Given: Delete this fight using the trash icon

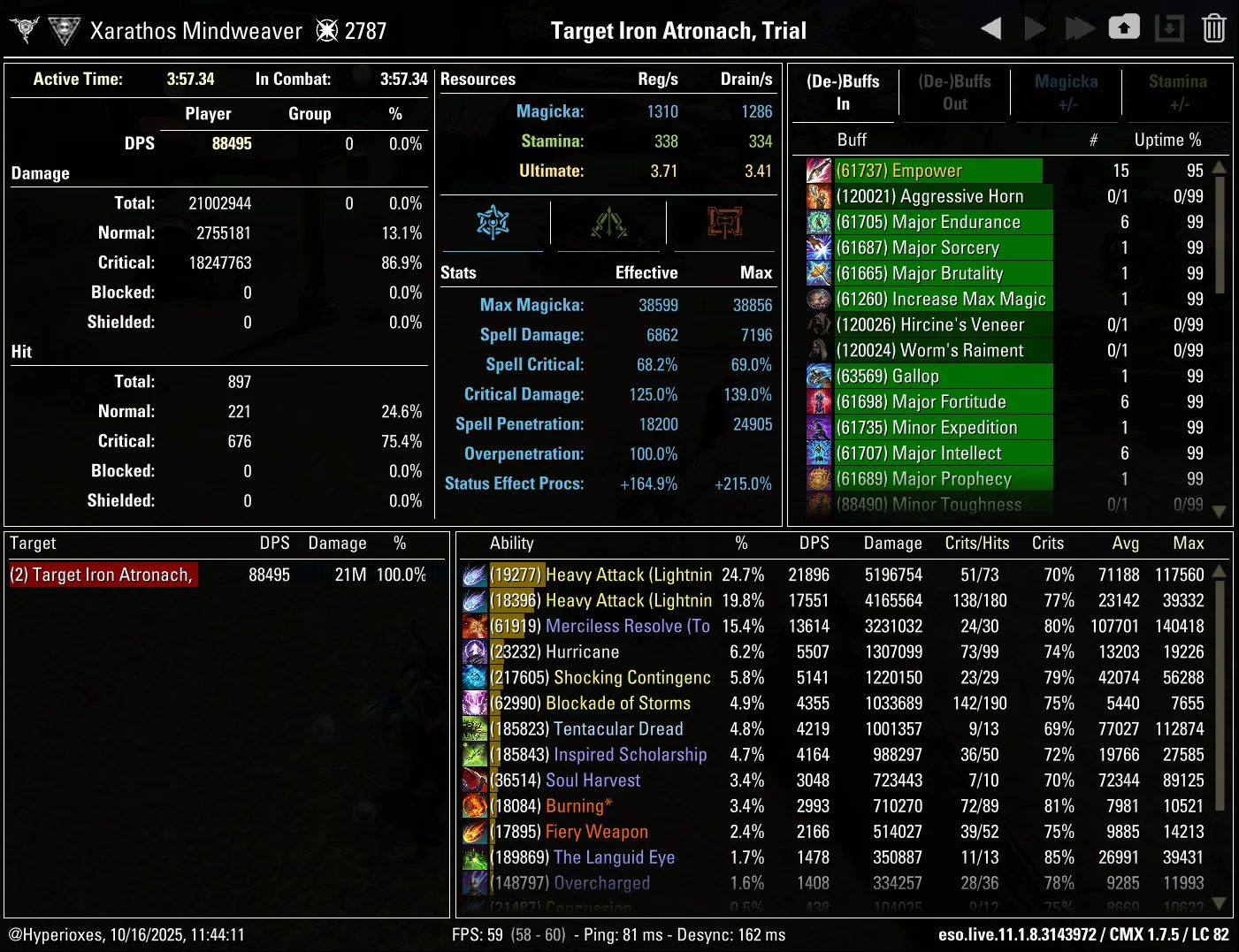Looking at the screenshot, I should click(1213, 27).
